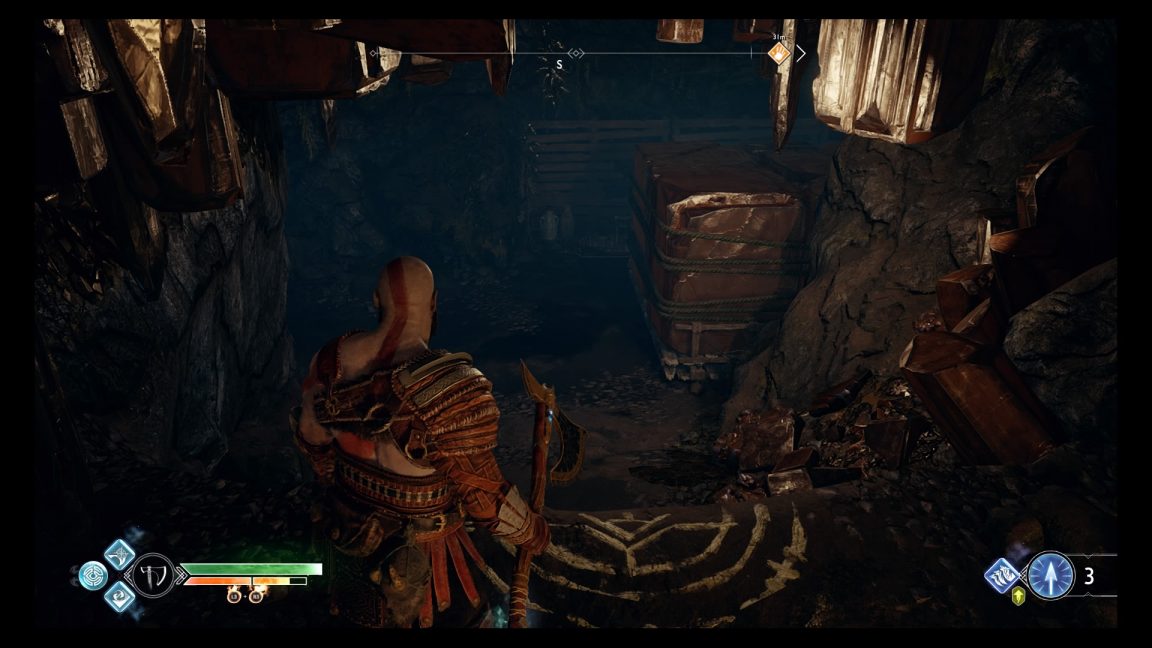
Task: Select the Leviathan Axe weapon icon
Action: [153, 576]
